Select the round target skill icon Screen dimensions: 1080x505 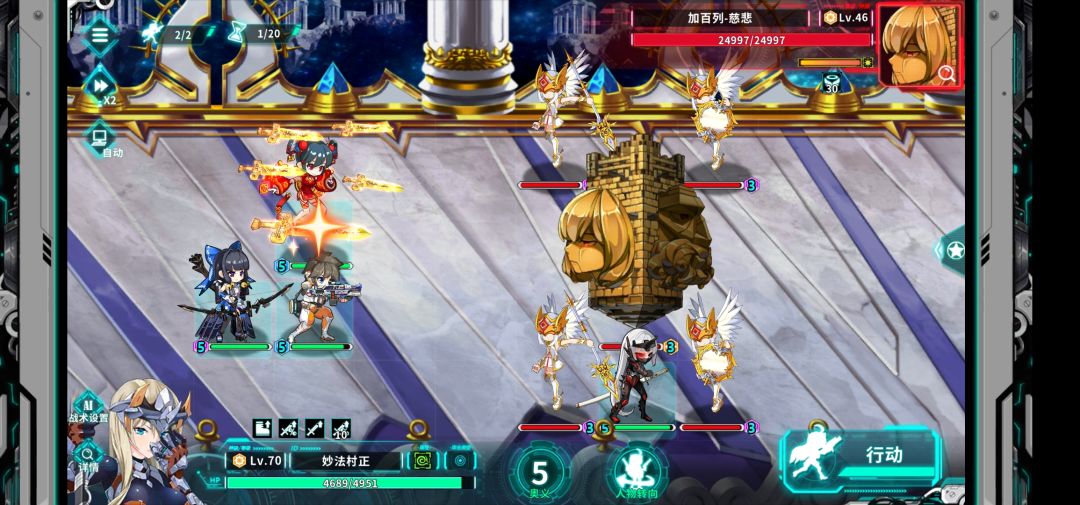tap(460, 460)
